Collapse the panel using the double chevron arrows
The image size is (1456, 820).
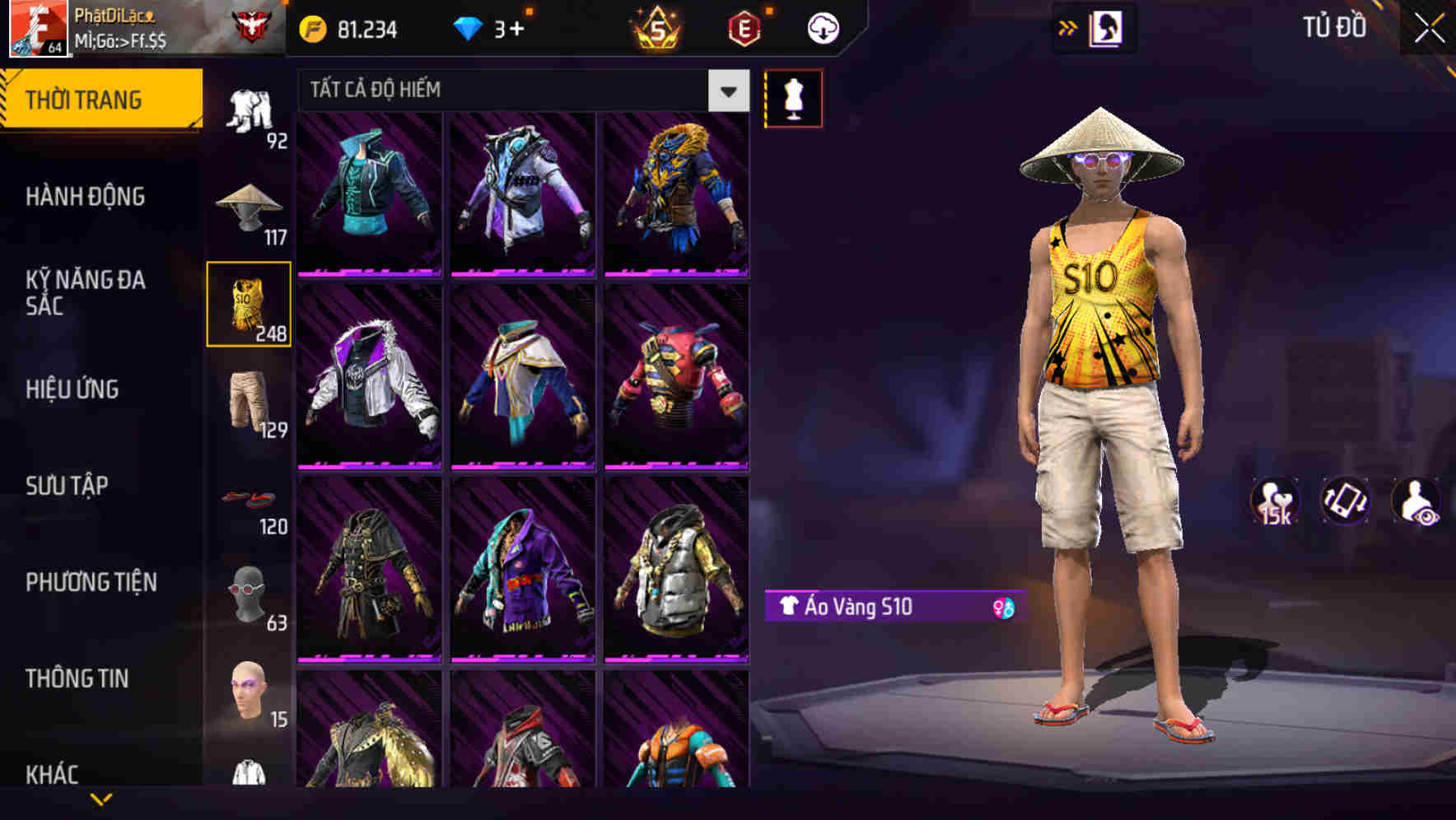click(x=1068, y=27)
